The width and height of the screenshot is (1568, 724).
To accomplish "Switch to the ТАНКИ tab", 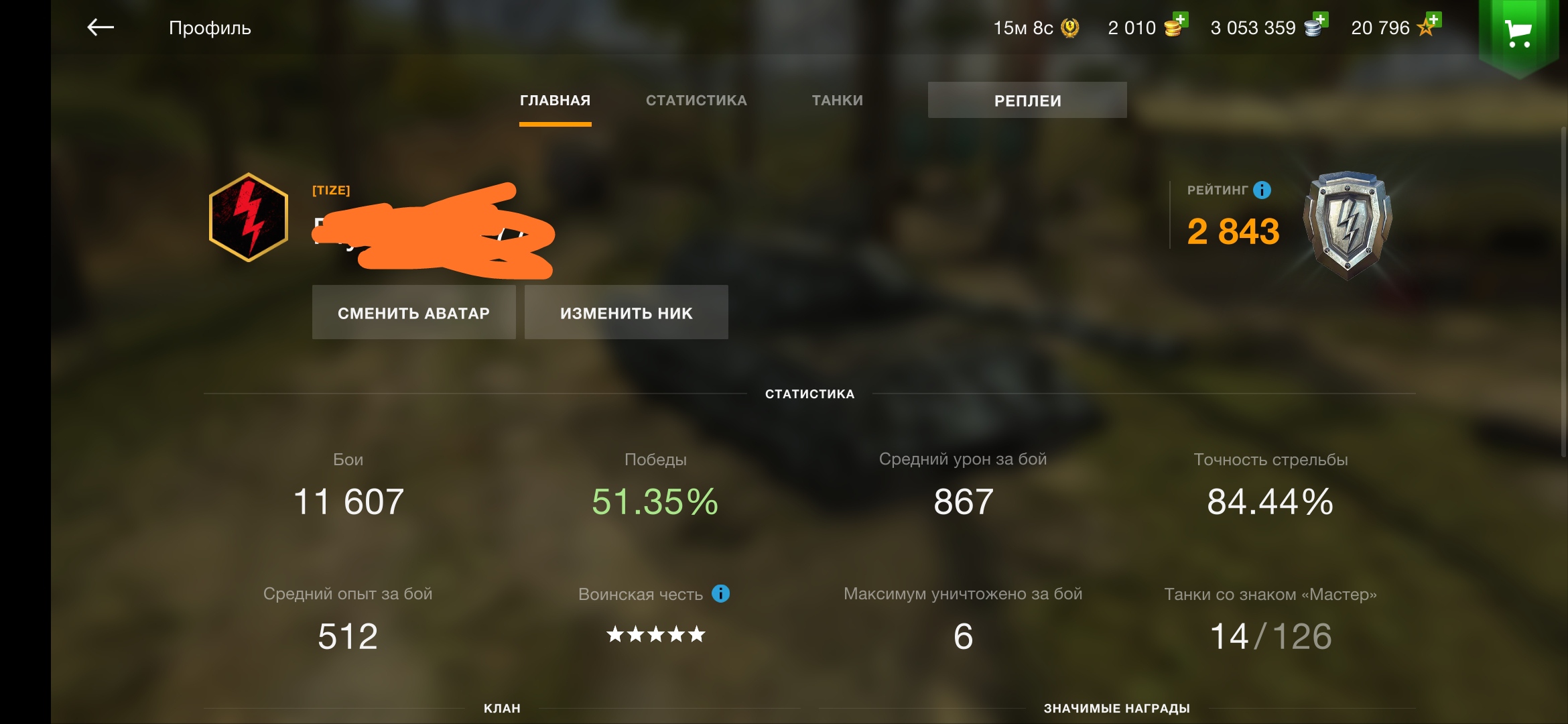I will 836,101.
